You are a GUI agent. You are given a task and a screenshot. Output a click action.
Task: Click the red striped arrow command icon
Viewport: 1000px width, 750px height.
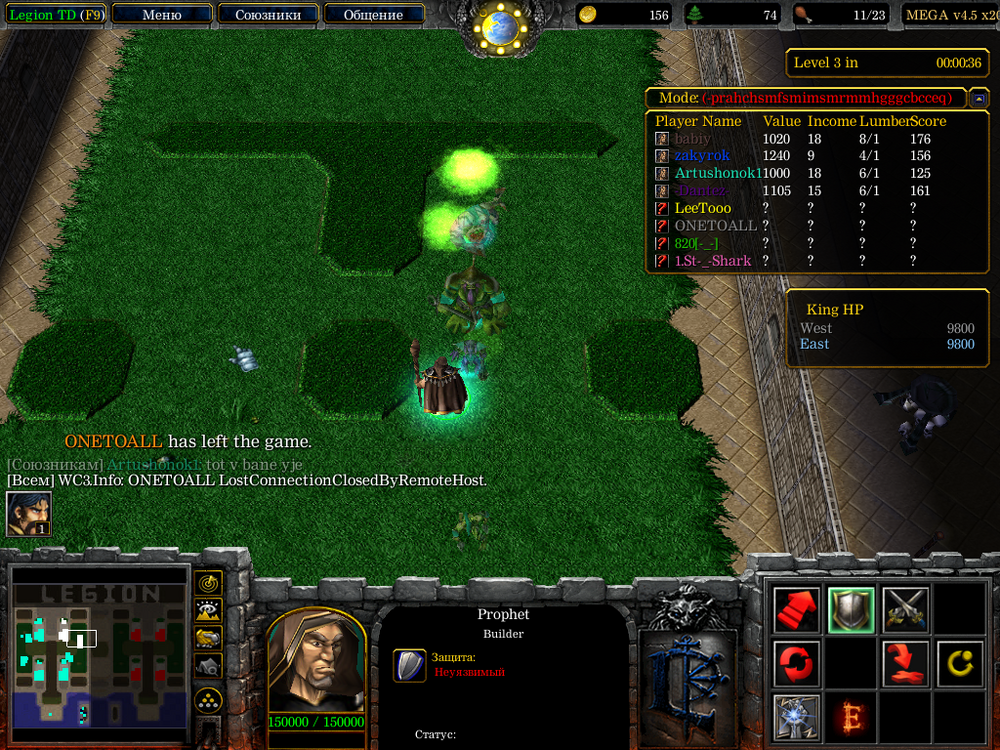click(x=797, y=609)
